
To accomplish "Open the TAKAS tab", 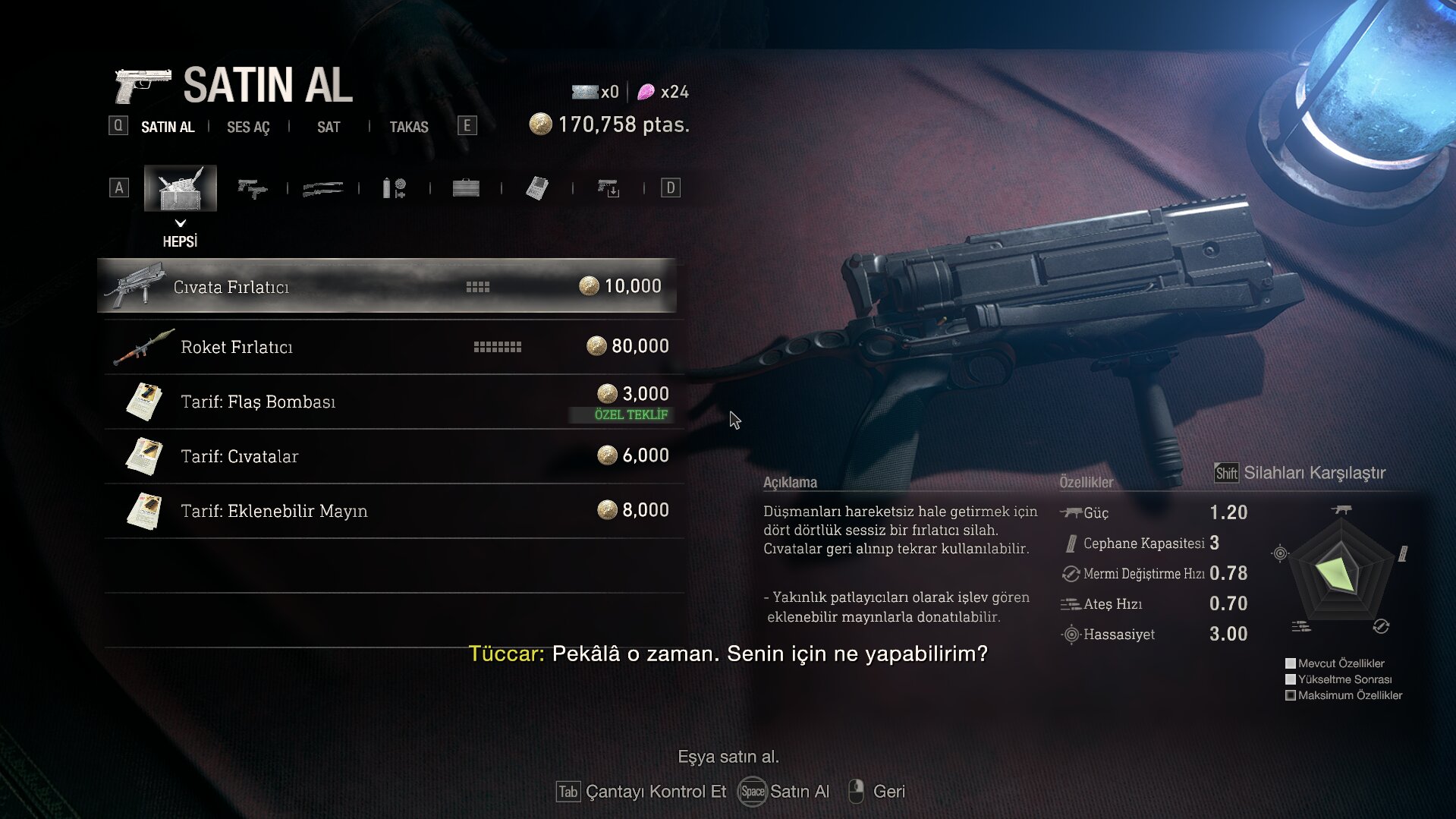I will click(x=409, y=127).
